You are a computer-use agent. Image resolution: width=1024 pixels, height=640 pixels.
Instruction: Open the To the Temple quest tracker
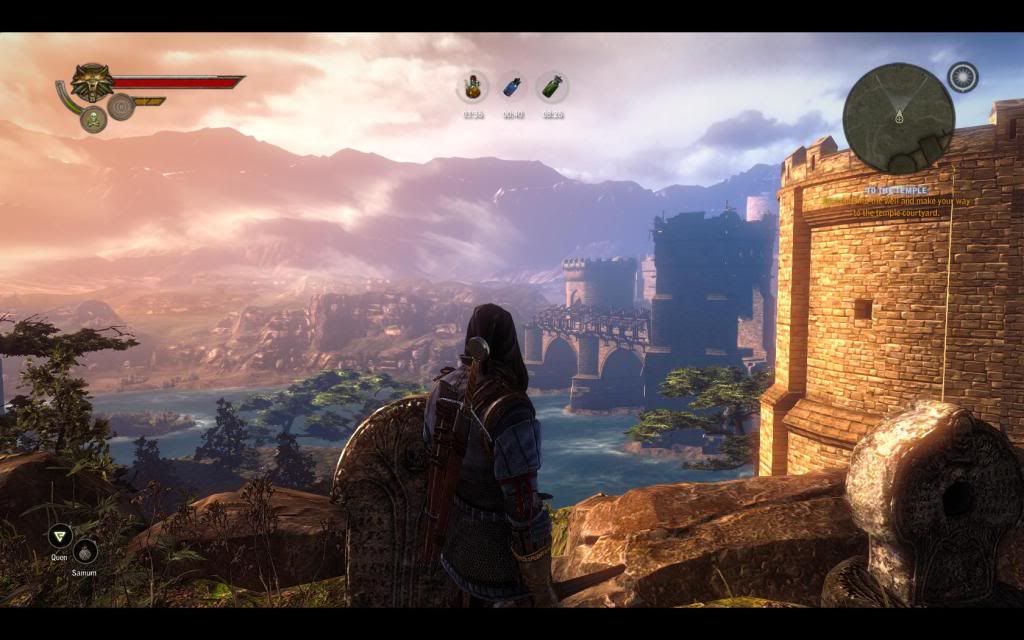(x=898, y=201)
